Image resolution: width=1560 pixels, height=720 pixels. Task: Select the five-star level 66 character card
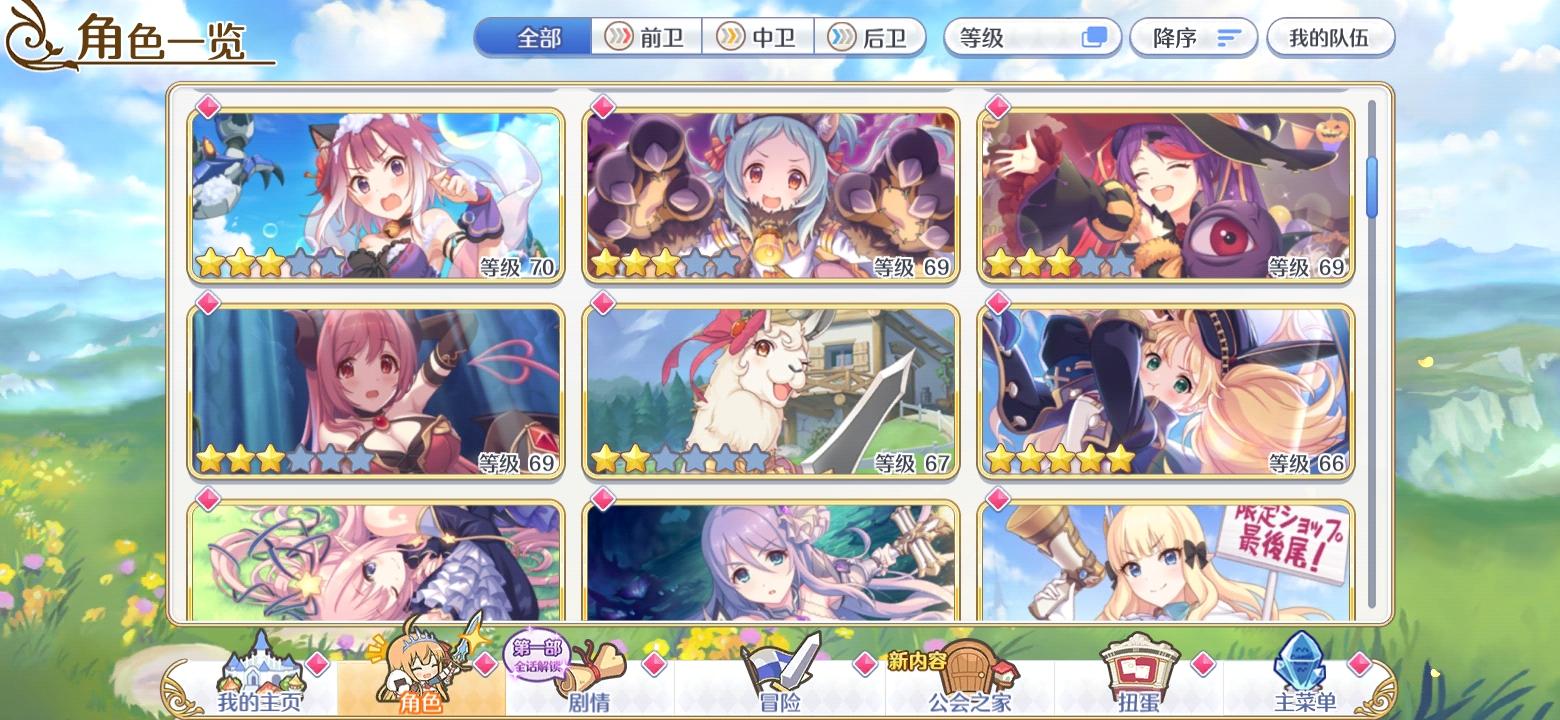[x=1163, y=390]
